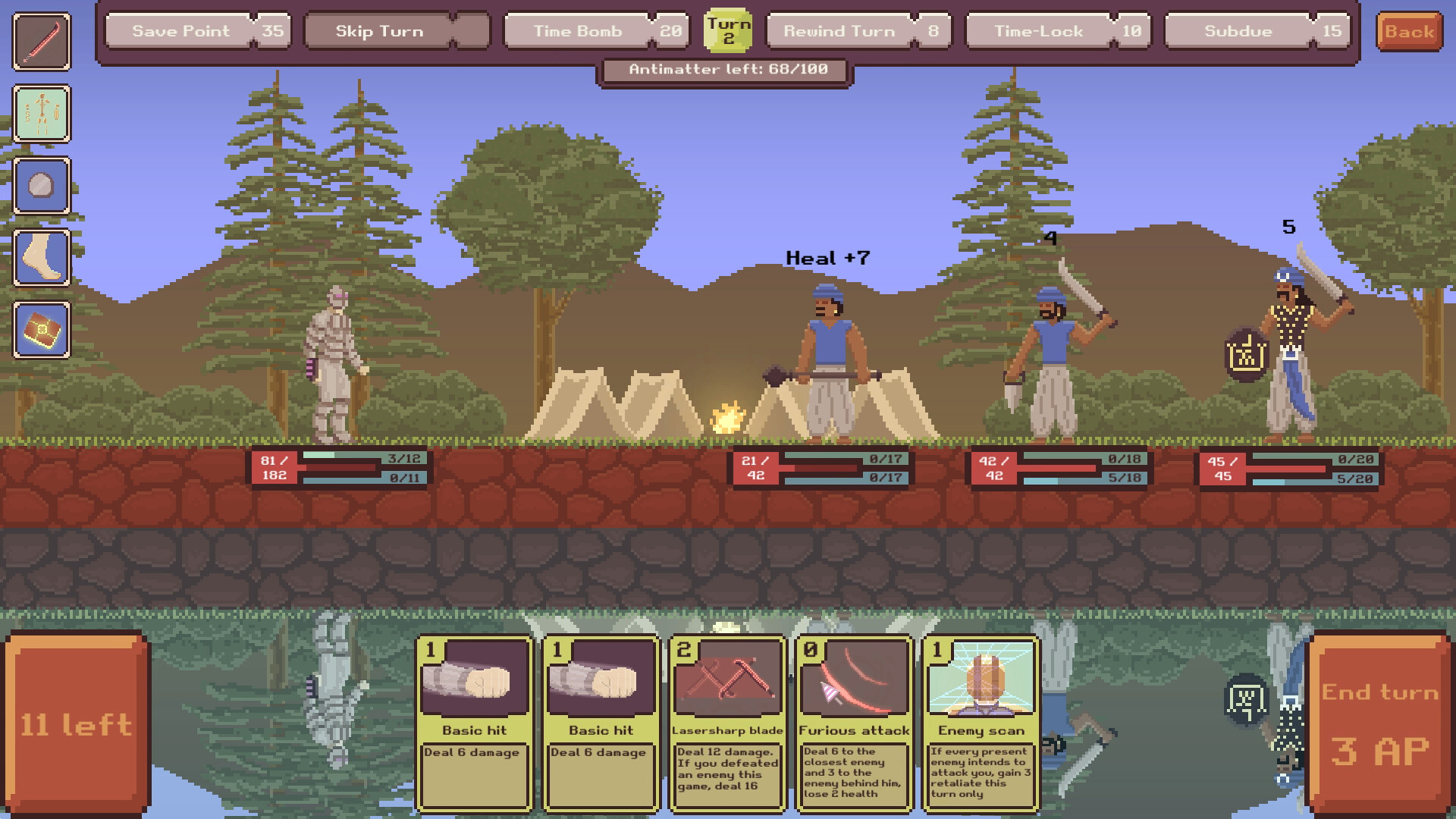Select the stone item icon

tap(41, 184)
